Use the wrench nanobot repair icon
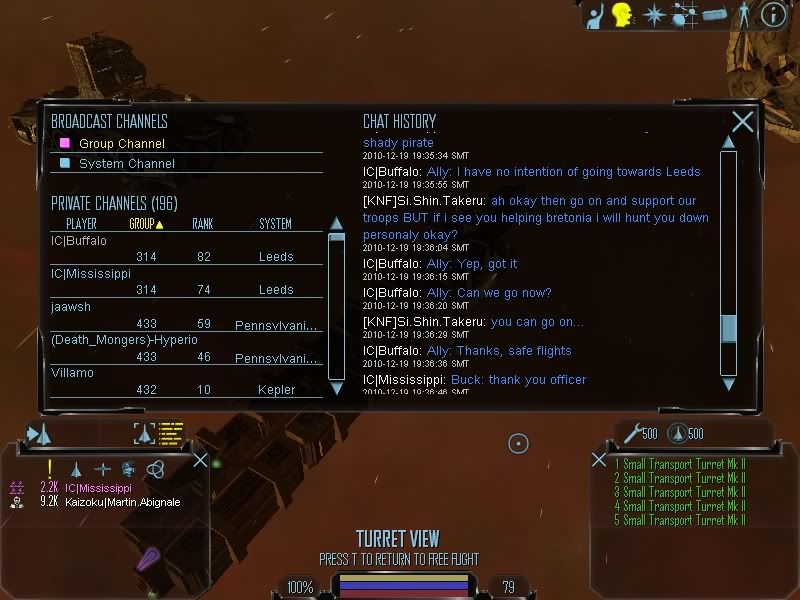The width and height of the screenshot is (800, 600). click(631, 434)
